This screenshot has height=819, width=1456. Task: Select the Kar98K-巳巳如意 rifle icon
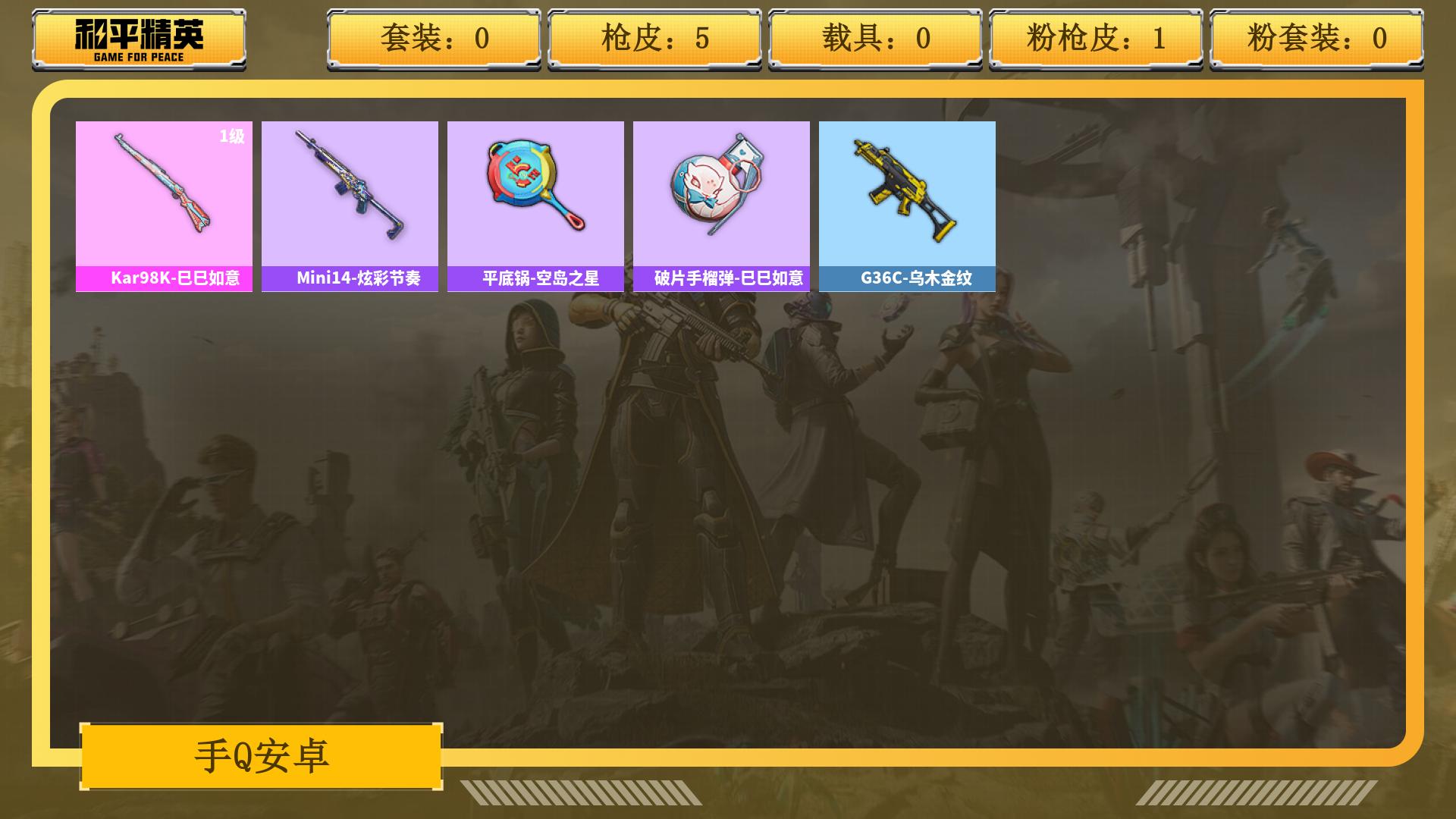pos(164,190)
